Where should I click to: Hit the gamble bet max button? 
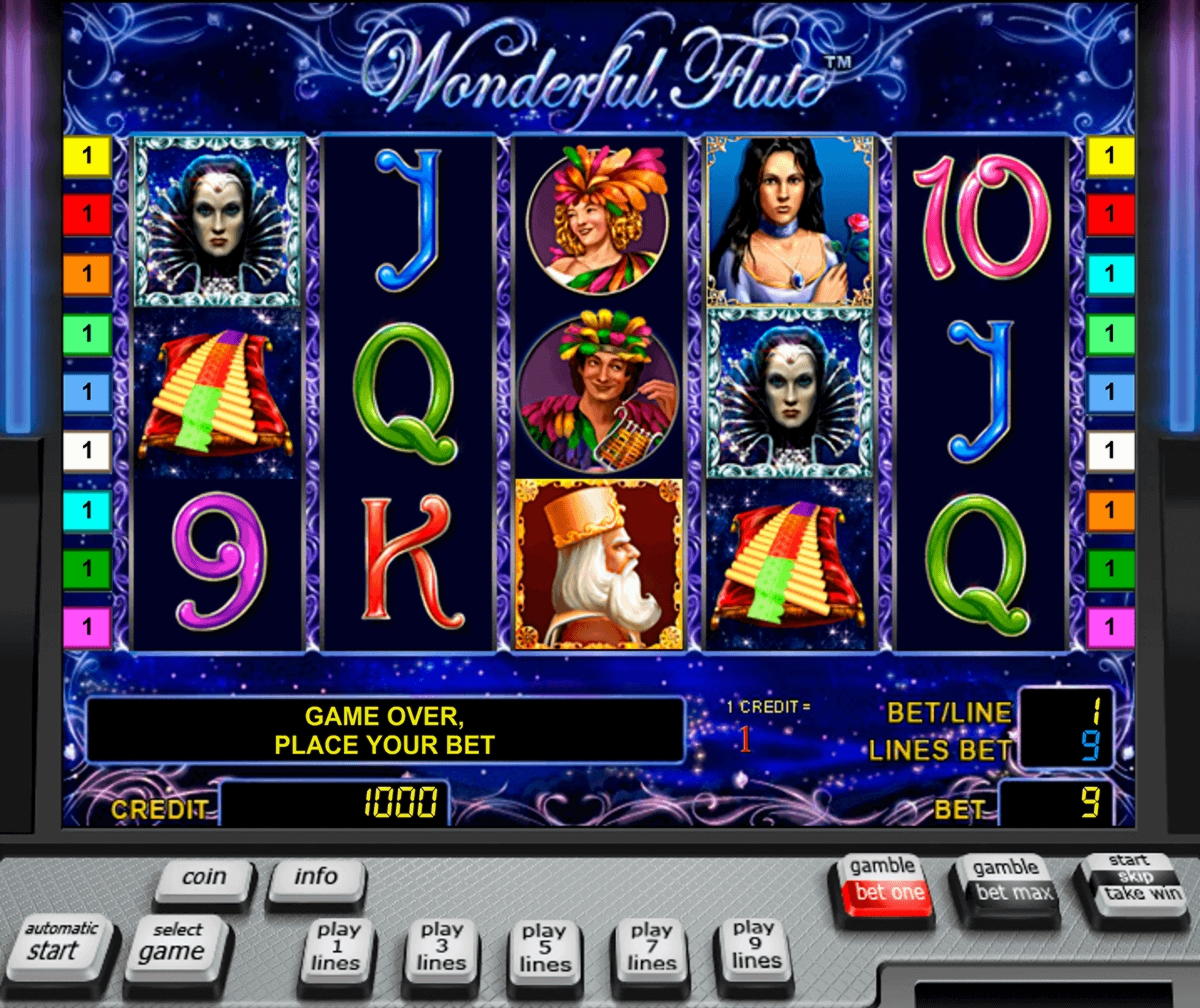coord(1006,880)
